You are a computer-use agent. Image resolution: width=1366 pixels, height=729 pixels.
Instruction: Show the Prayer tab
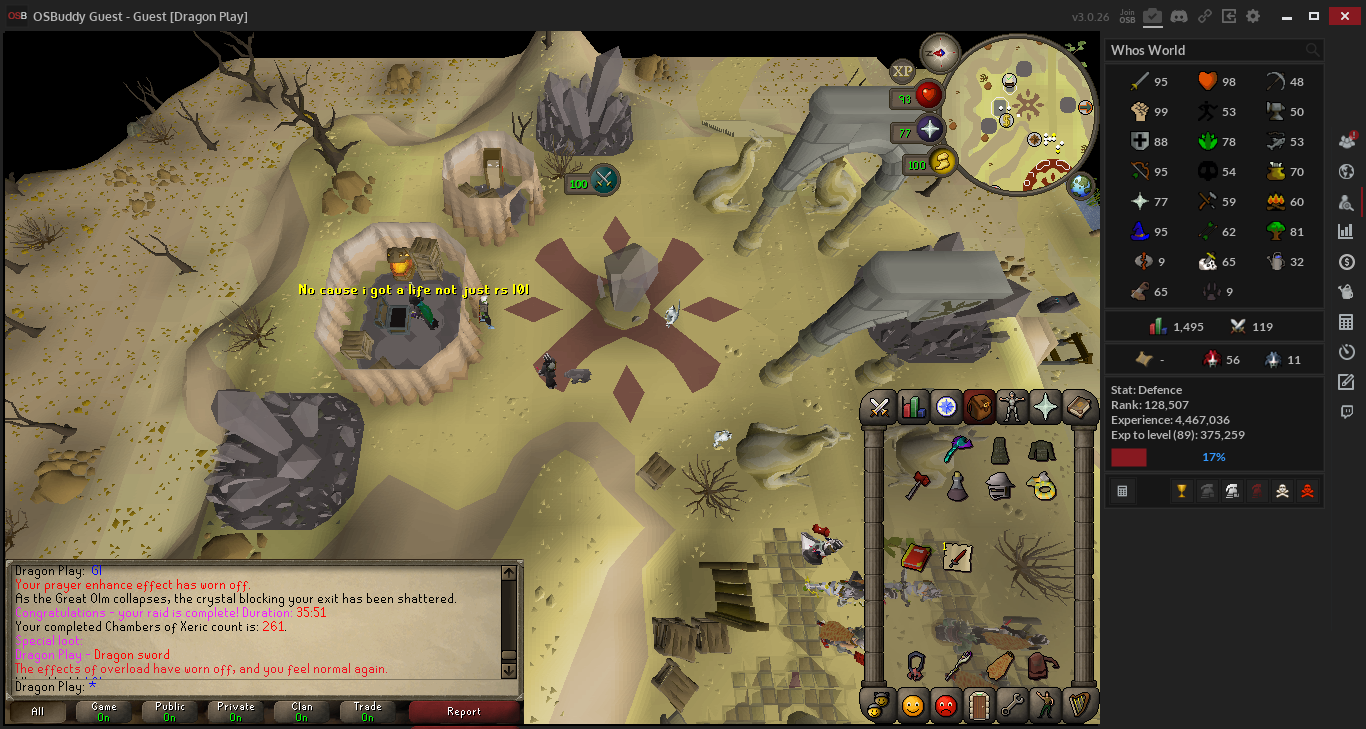[1045, 407]
